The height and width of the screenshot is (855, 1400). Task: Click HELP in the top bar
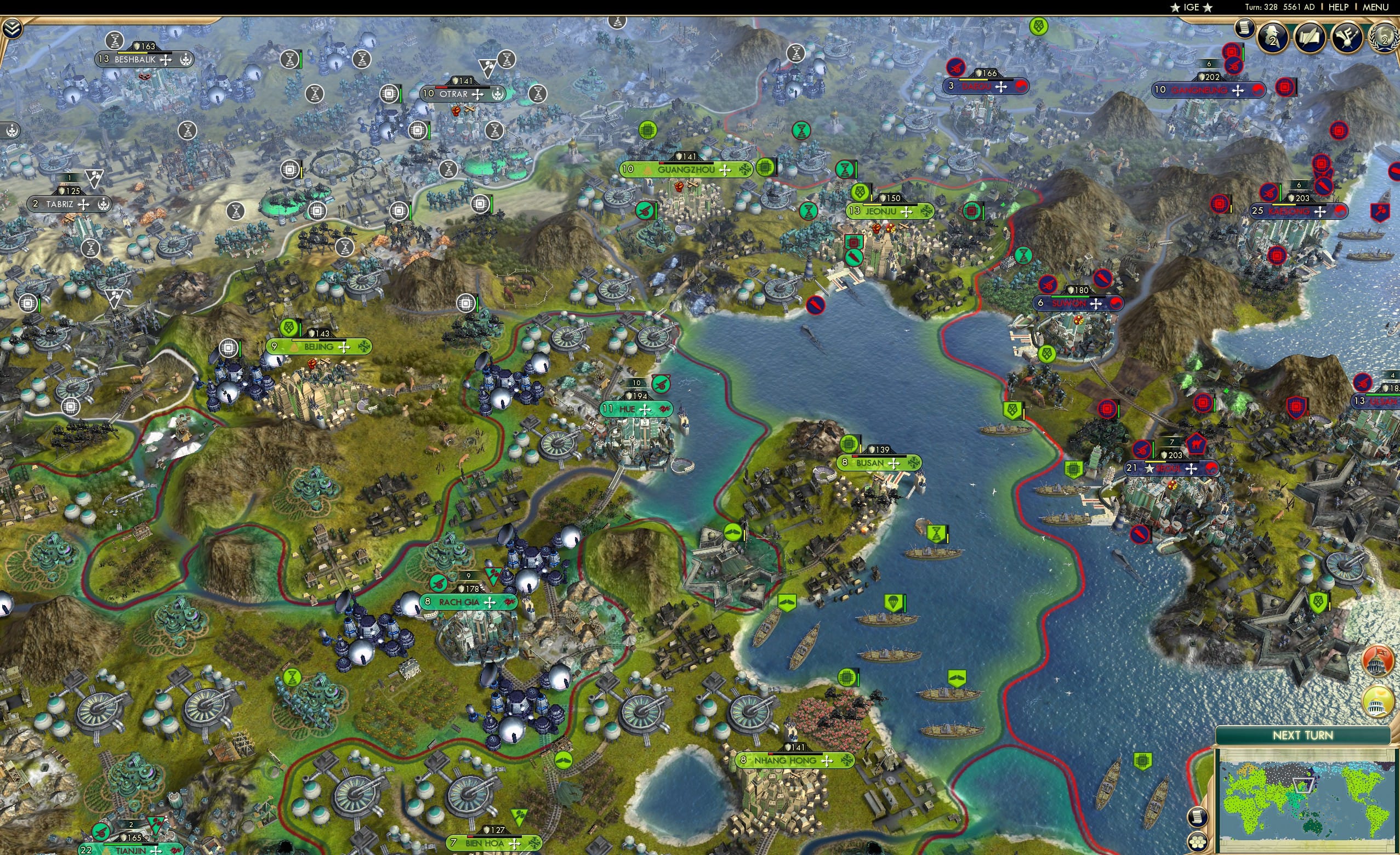[x=1339, y=7]
